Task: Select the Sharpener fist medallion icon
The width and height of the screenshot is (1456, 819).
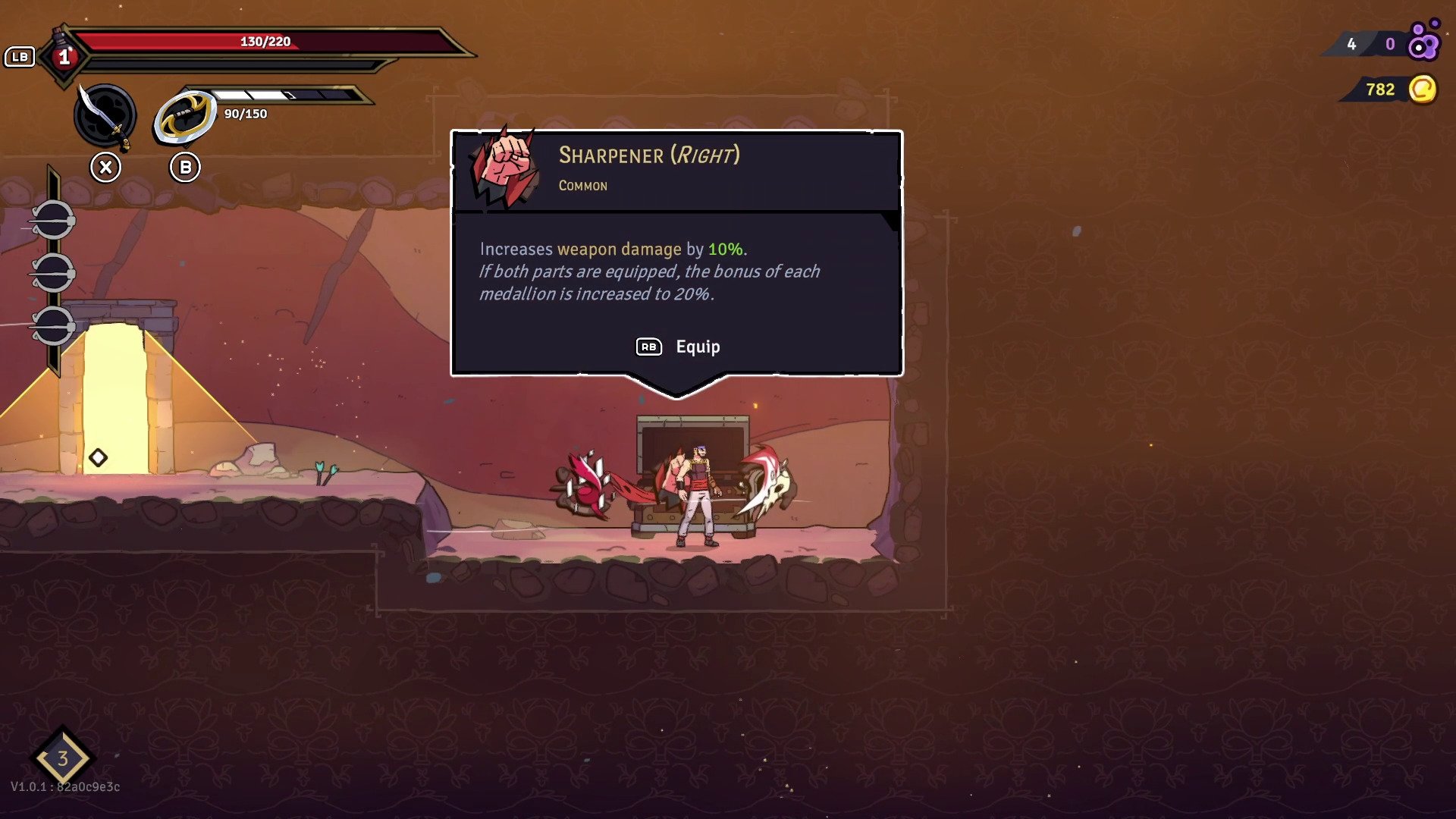Action: click(504, 169)
